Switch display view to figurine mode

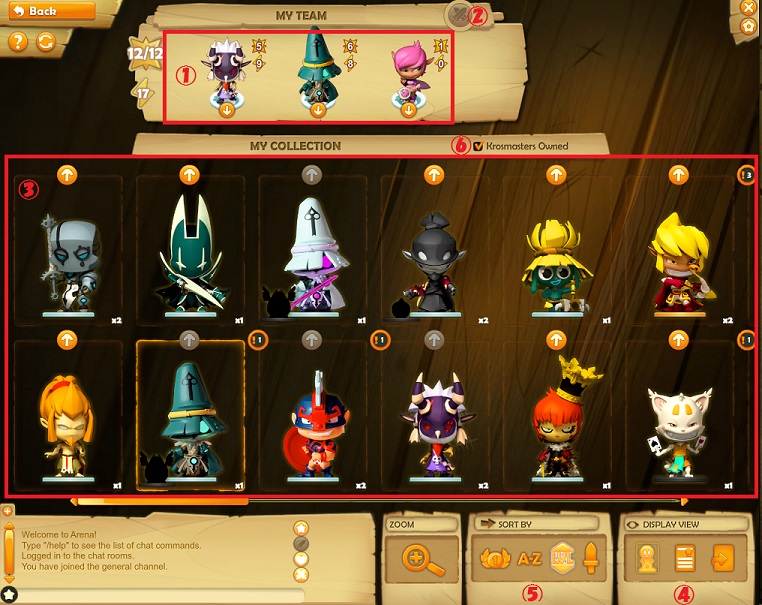[650, 559]
